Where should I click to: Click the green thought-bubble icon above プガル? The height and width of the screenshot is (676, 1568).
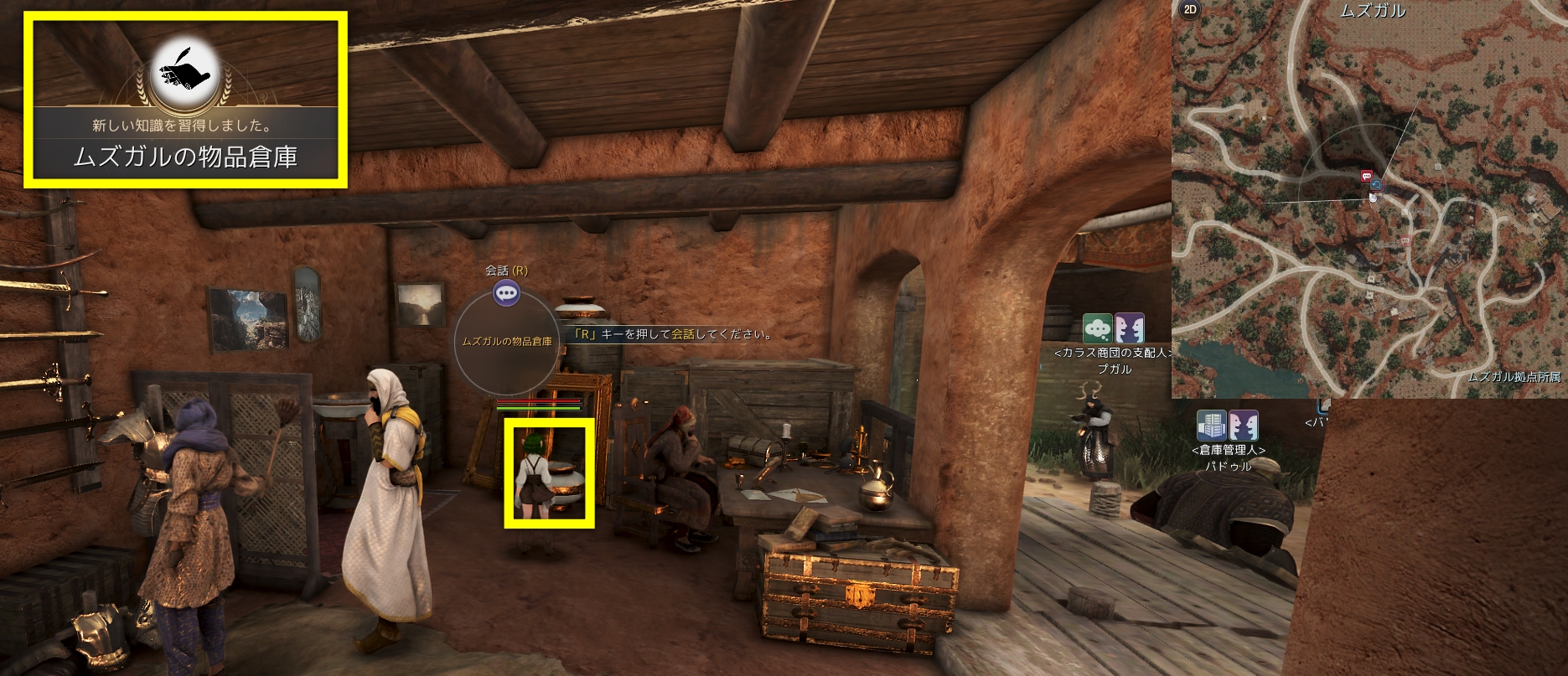(1097, 328)
